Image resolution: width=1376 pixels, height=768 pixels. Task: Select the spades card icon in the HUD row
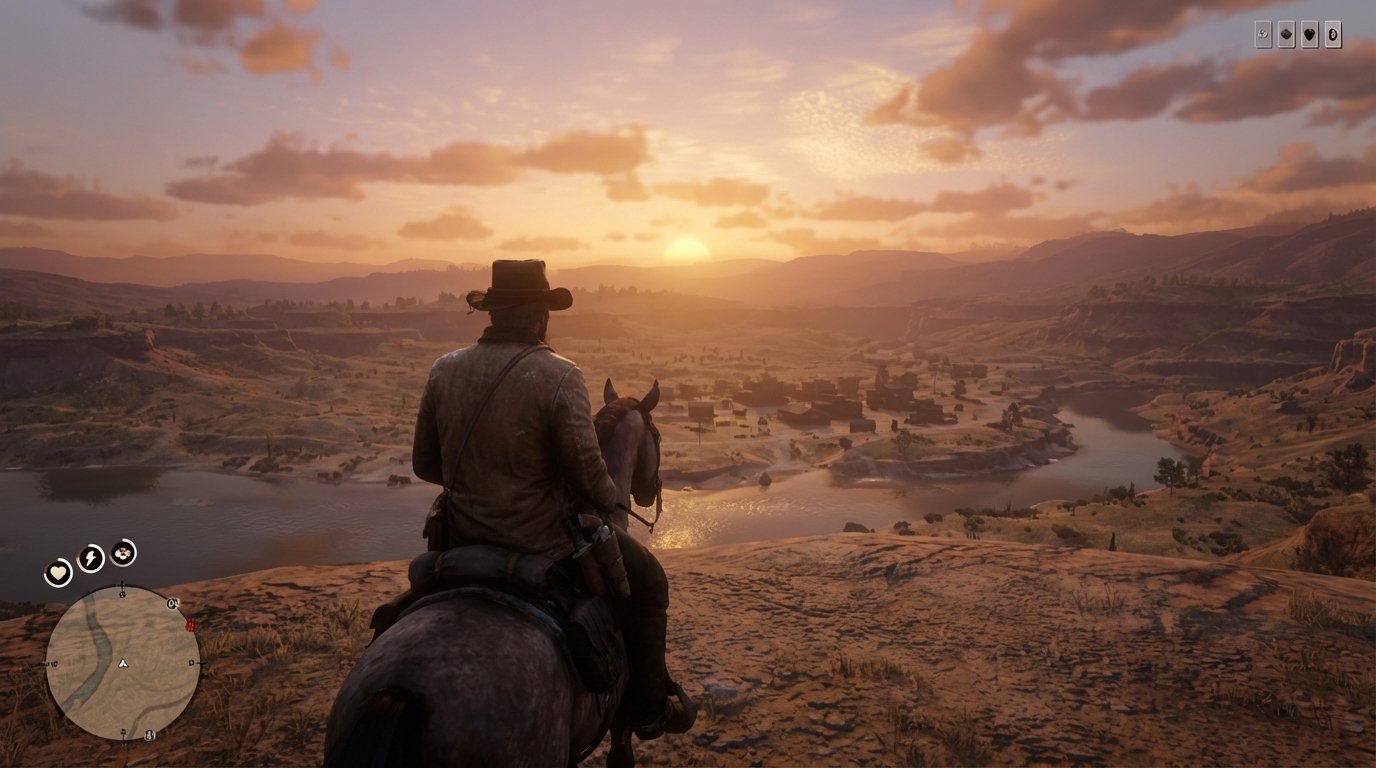point(1310,34)
